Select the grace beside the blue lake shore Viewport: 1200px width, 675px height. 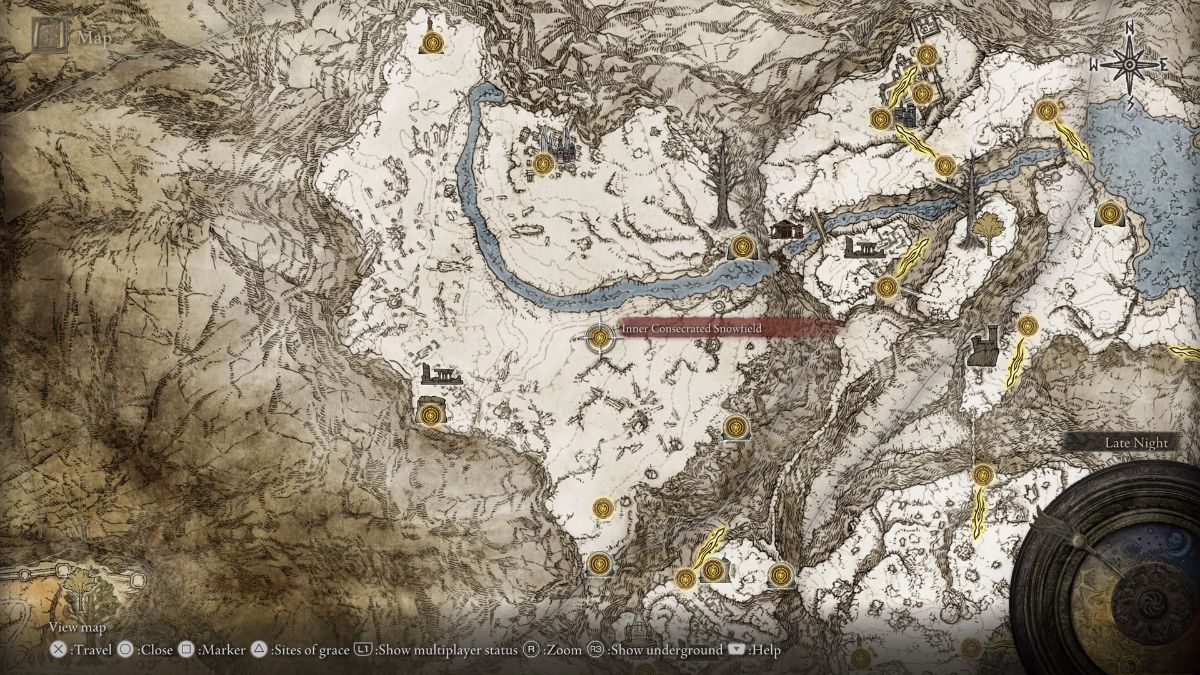pyautogui.click(x=1108, y=213)
